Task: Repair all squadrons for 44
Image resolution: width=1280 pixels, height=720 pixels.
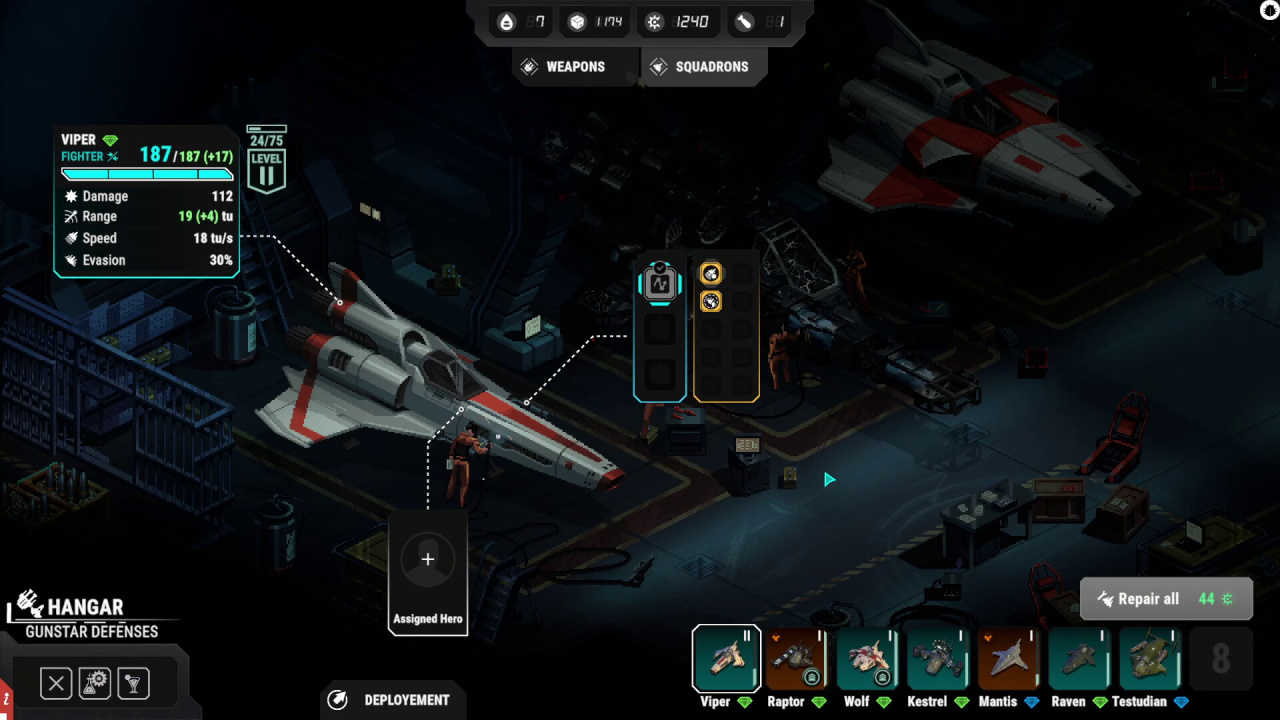Action: click(x=1166, y=599)
